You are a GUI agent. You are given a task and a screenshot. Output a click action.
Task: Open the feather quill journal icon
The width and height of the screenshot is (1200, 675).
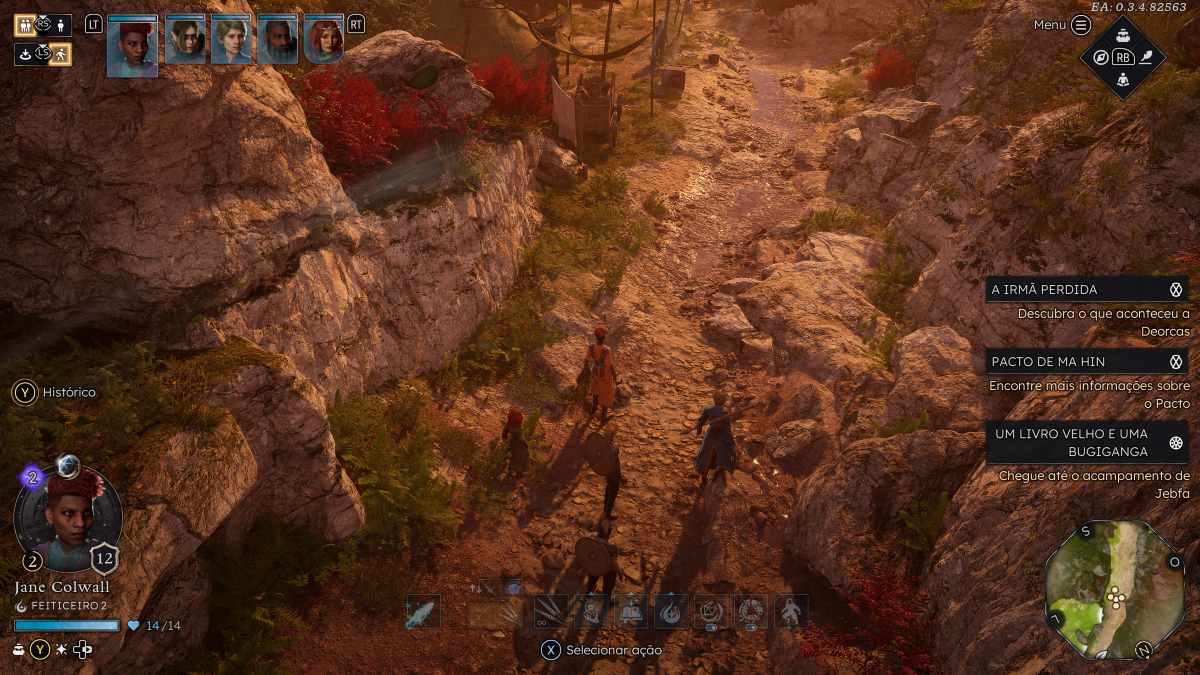coord(1146,57)
